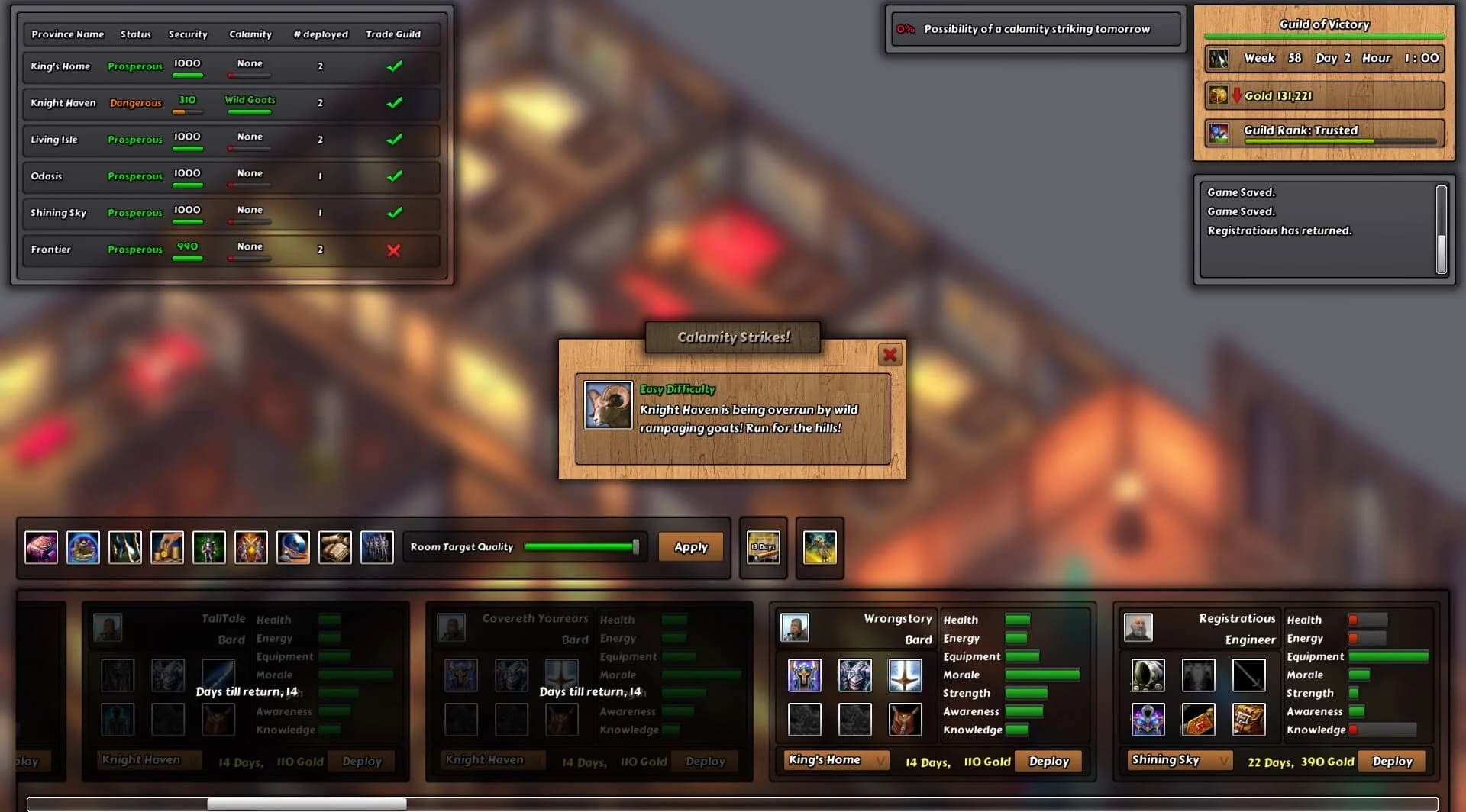The image size is (1466, 812).
Task: Open the scrolls documents icon
Action: click(334, 547)
